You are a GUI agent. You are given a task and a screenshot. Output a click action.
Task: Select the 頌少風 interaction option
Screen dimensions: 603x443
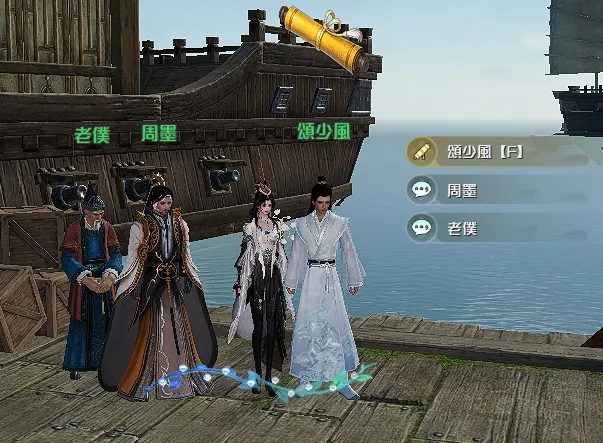485,152
